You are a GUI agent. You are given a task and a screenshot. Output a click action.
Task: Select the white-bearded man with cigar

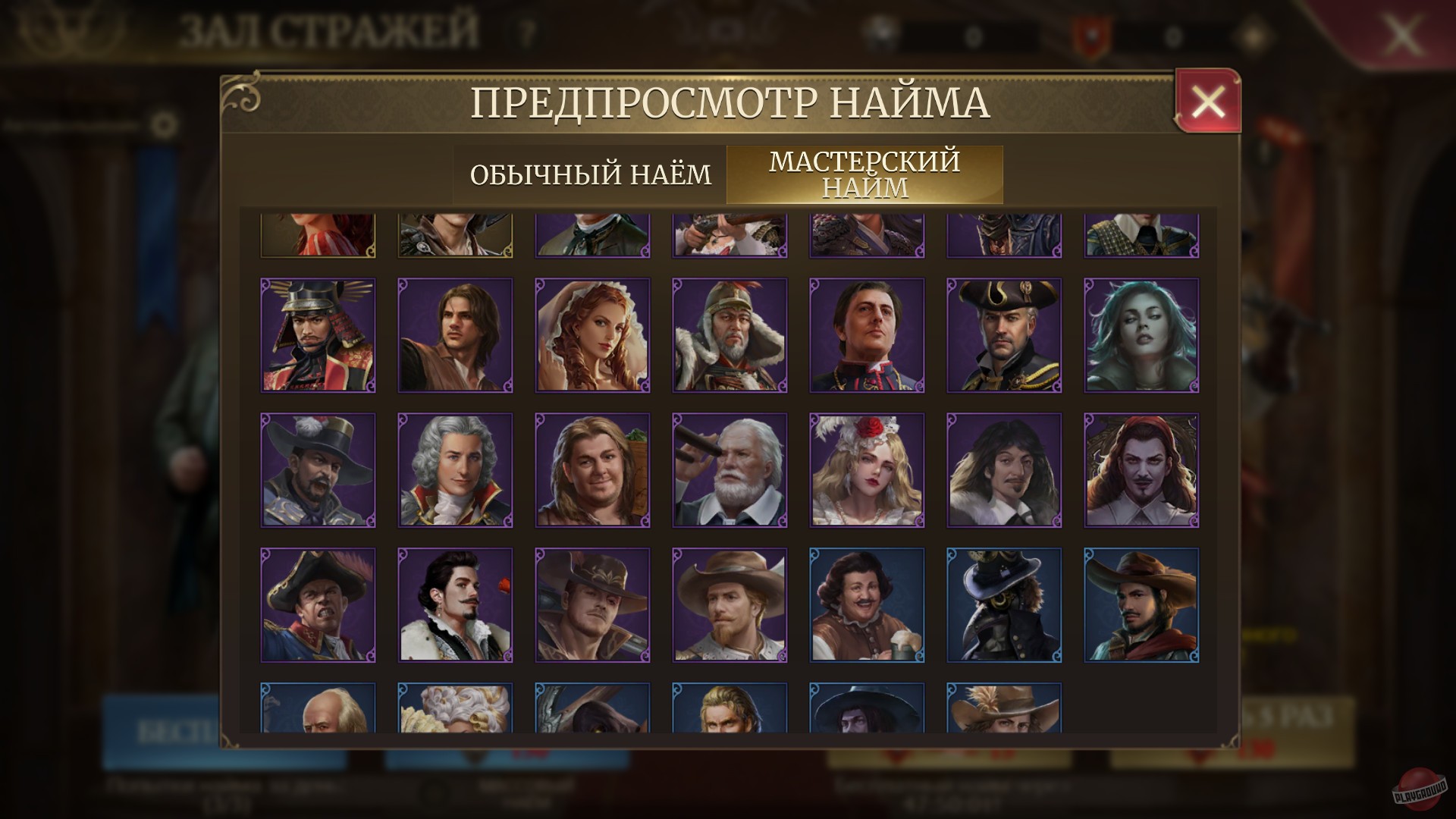point(730,469)
